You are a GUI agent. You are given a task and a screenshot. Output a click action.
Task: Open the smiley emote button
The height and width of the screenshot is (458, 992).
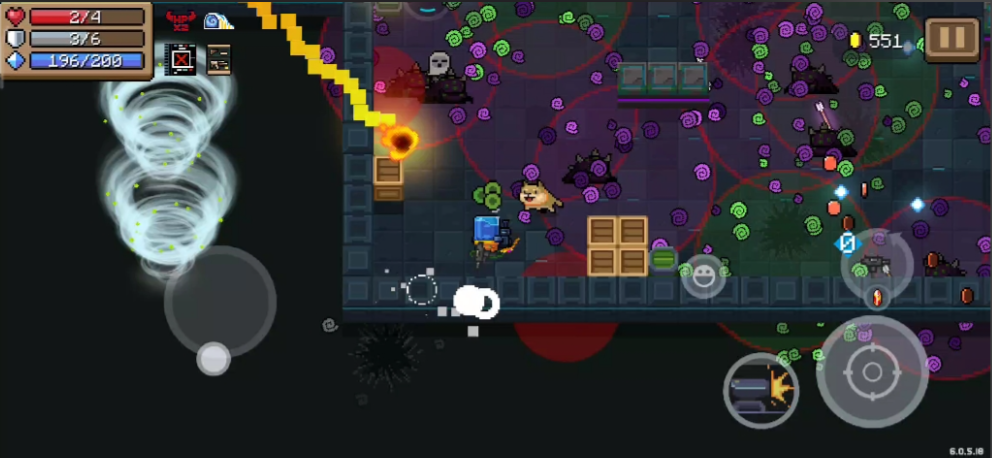703,276
